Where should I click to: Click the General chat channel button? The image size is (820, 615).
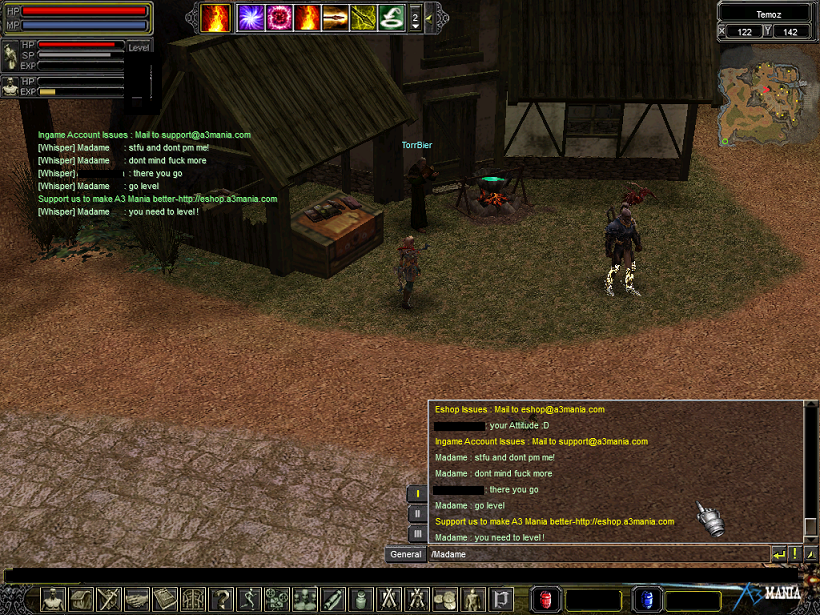(405, 554)
